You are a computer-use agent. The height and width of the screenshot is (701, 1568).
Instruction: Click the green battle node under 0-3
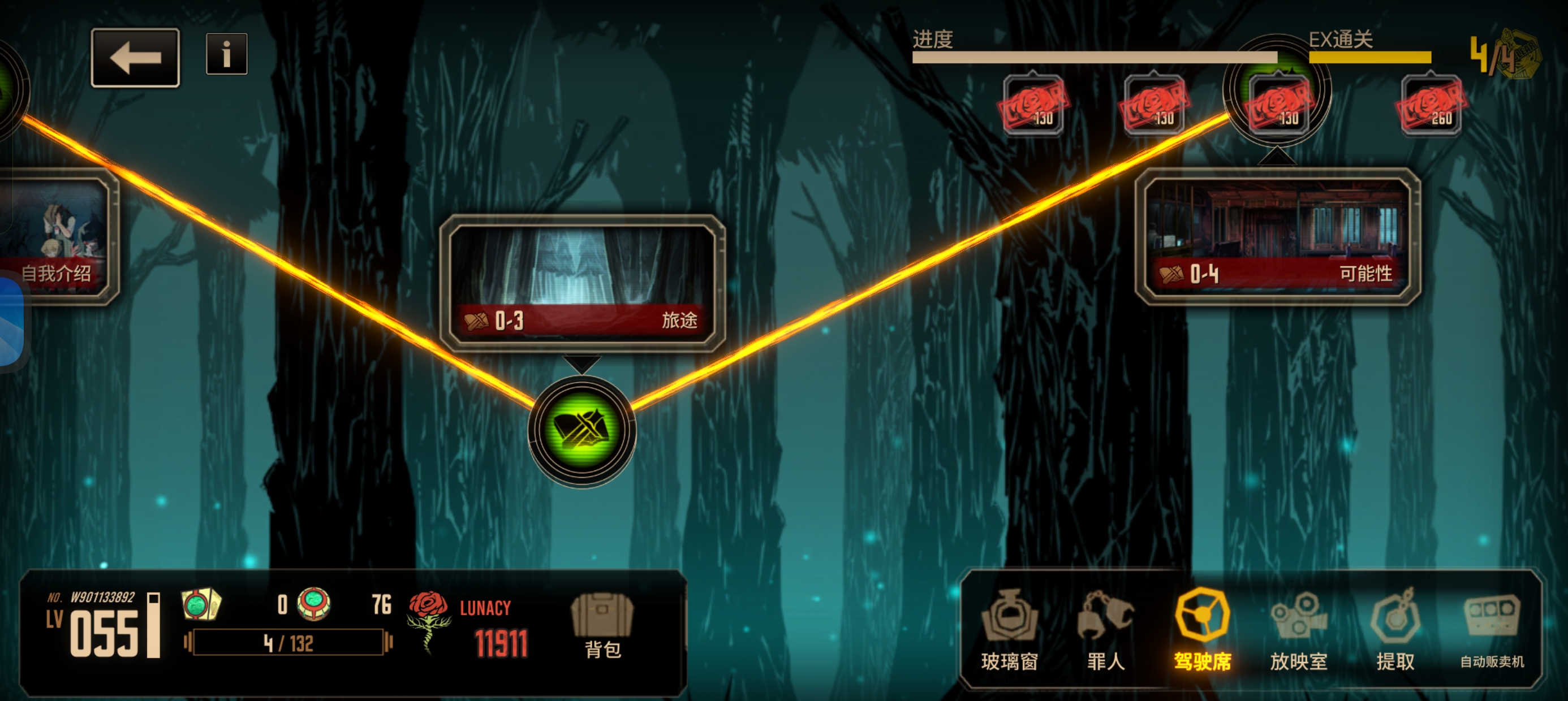[582, 431]
